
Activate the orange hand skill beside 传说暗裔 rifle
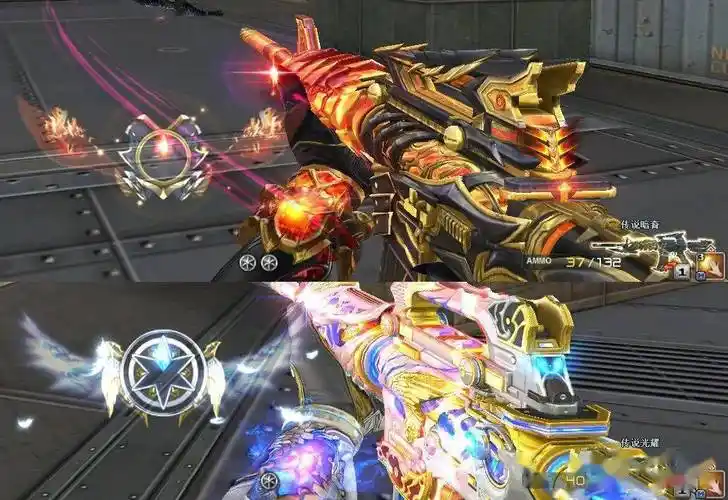click(x=710, y=265)
